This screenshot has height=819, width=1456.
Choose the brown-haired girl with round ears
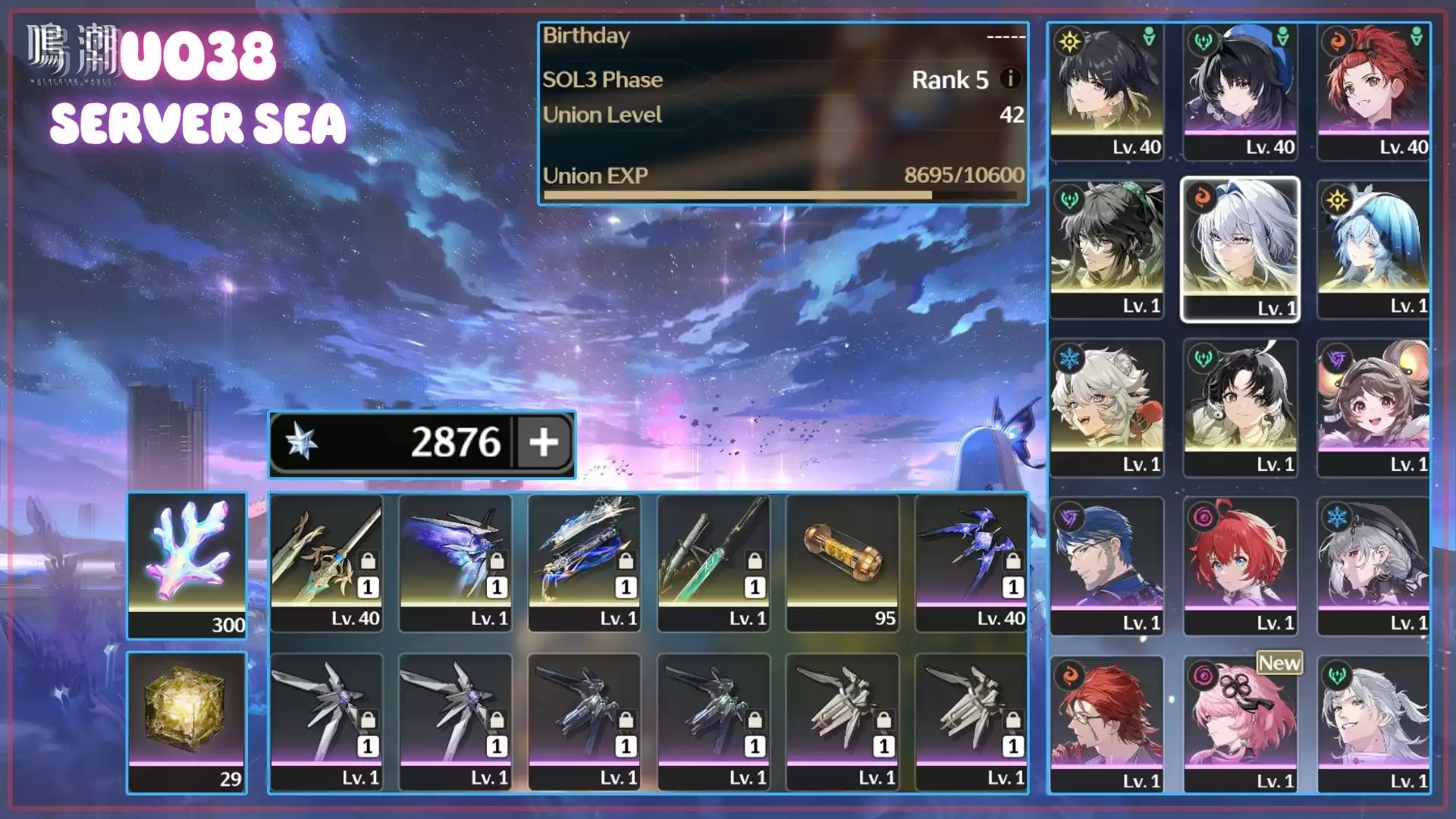click(1373, 407)
